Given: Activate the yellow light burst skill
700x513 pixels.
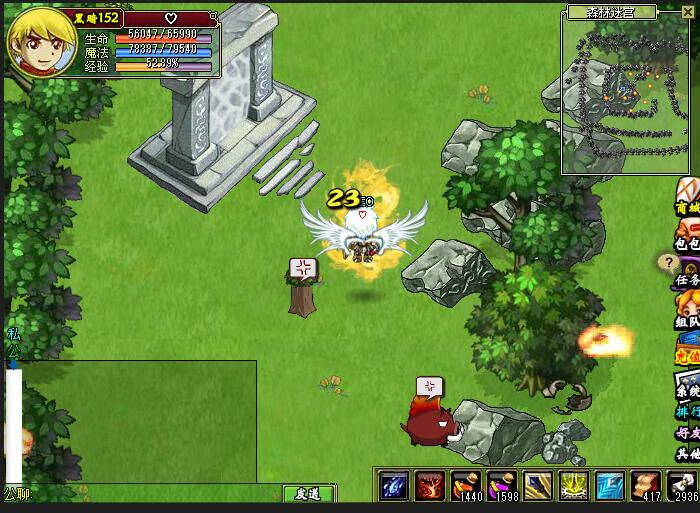Looking at the screenshot, I should [574, 485].
